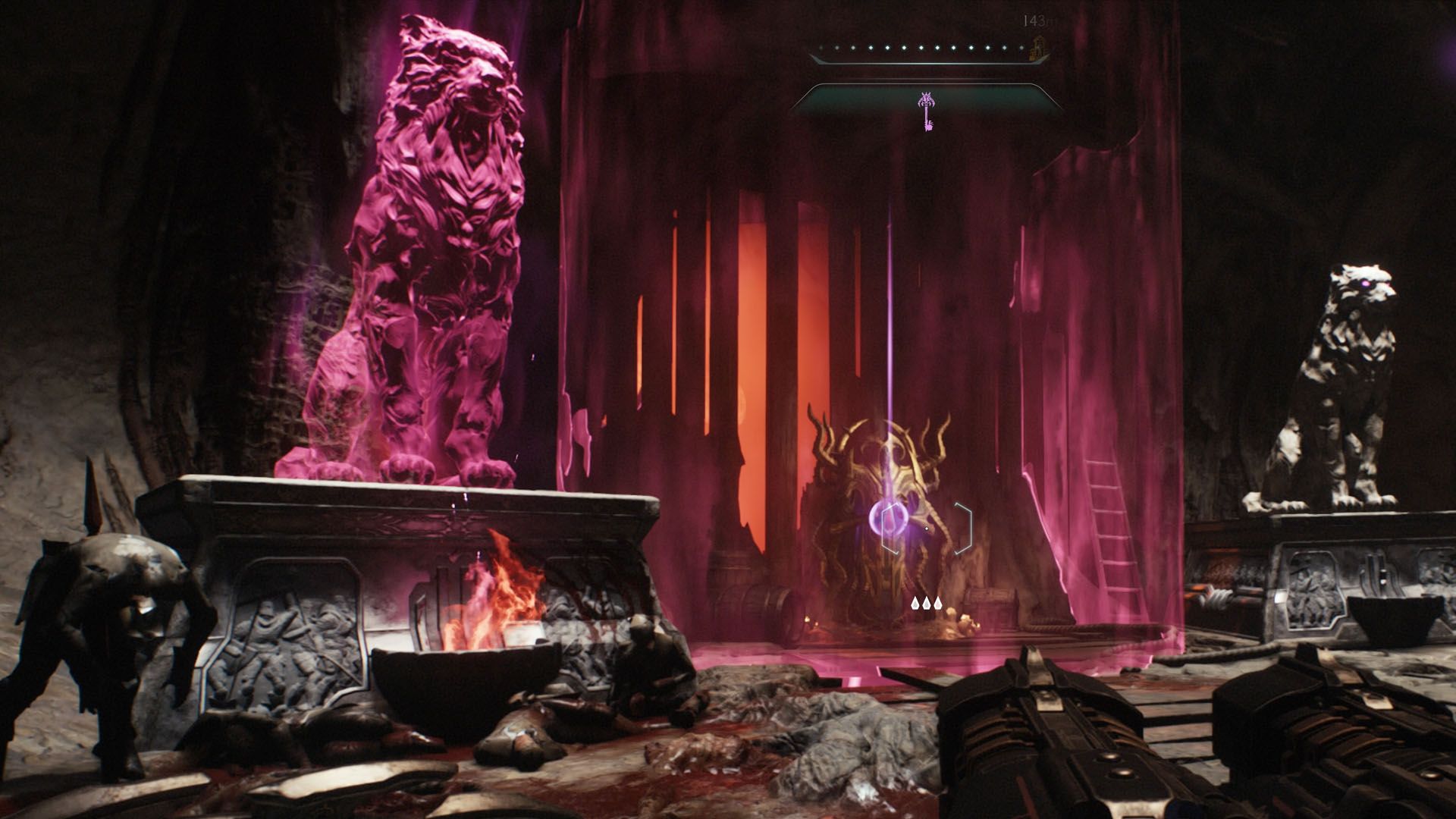Click the crosshair center dot

(x=927, y=529)
